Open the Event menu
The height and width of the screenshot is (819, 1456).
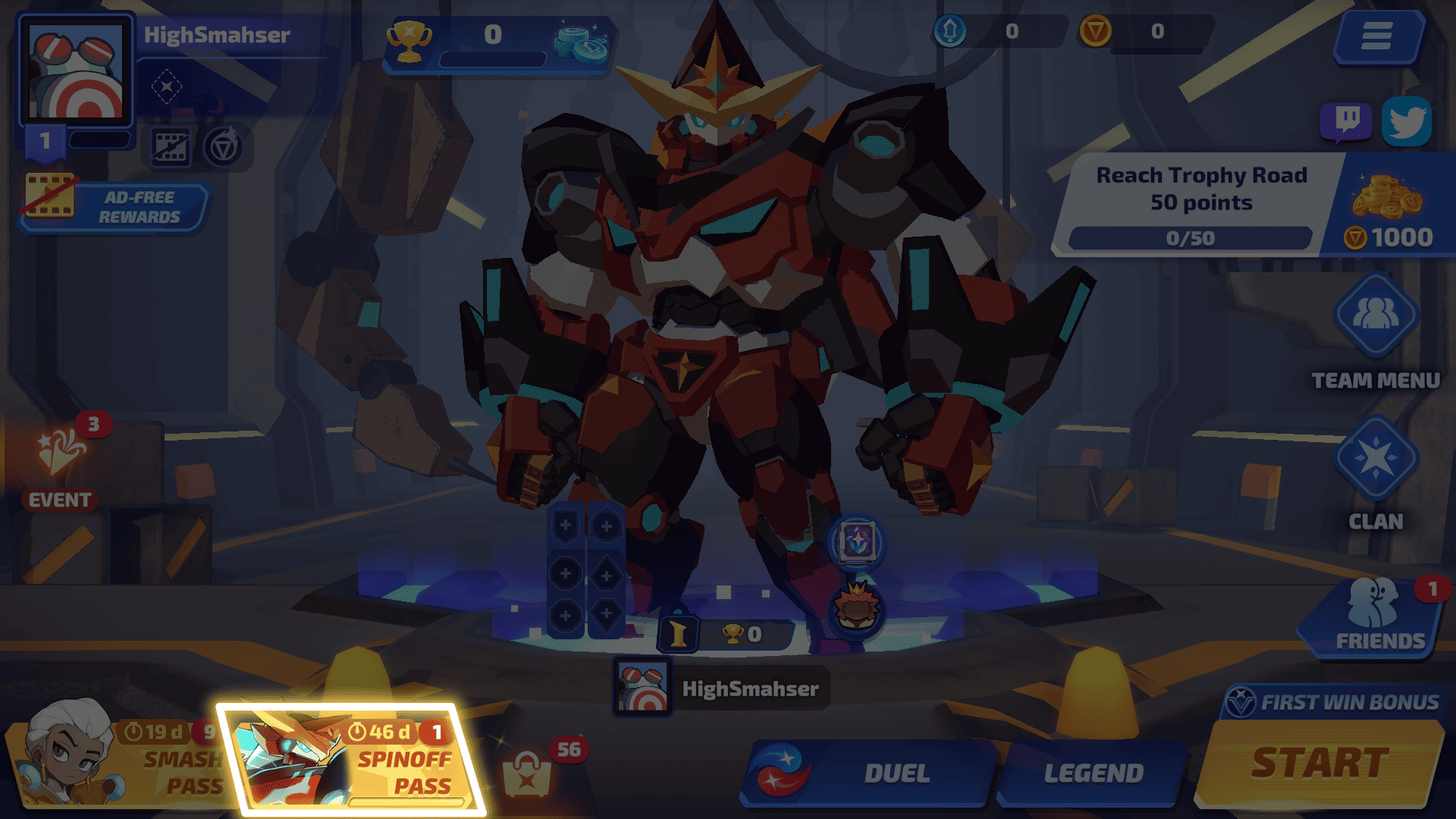[x=61, y=463]
